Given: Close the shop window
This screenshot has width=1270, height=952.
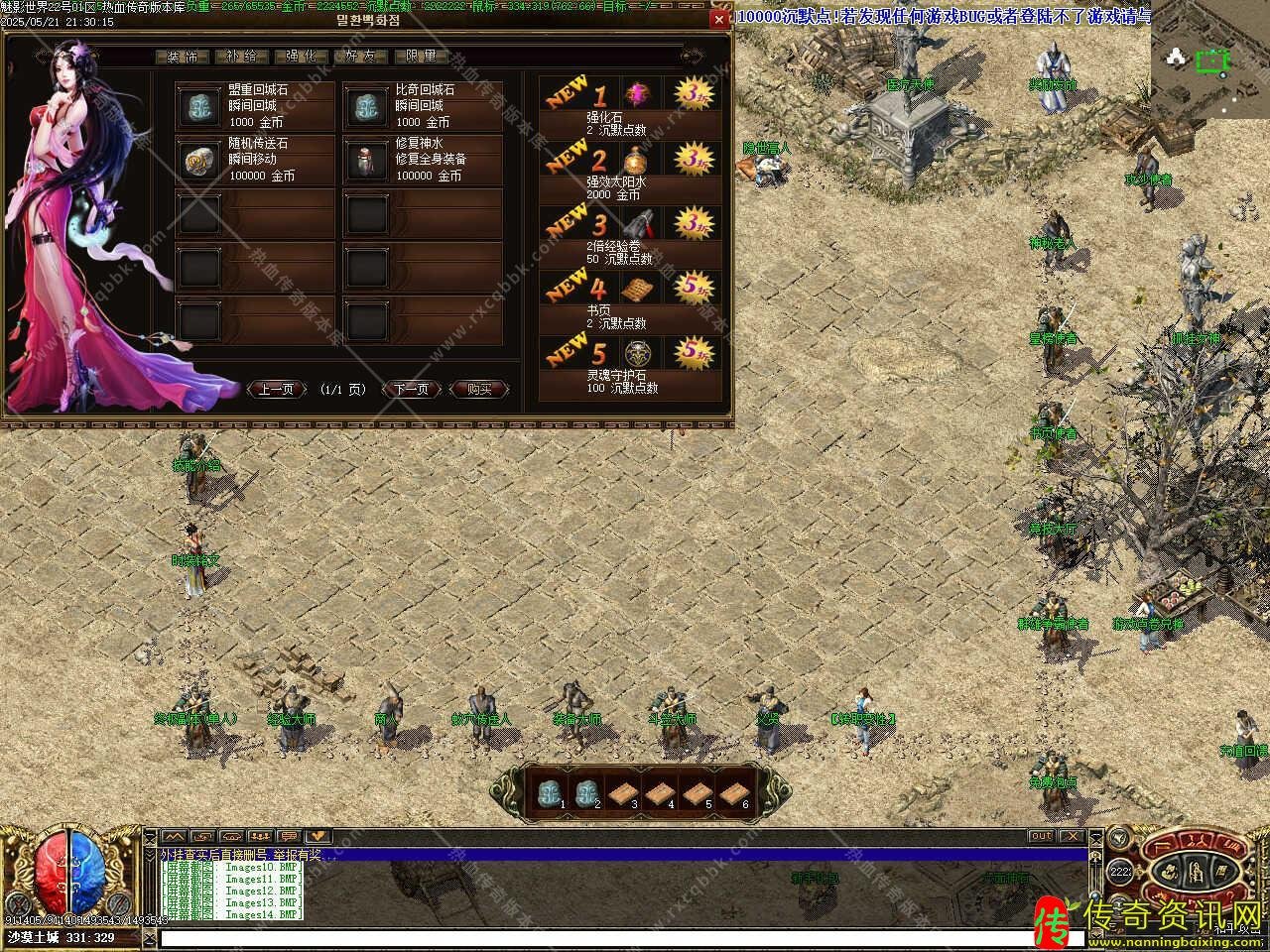Looking at the screenshot, I should pyautogui.click(x=719, y=20).
